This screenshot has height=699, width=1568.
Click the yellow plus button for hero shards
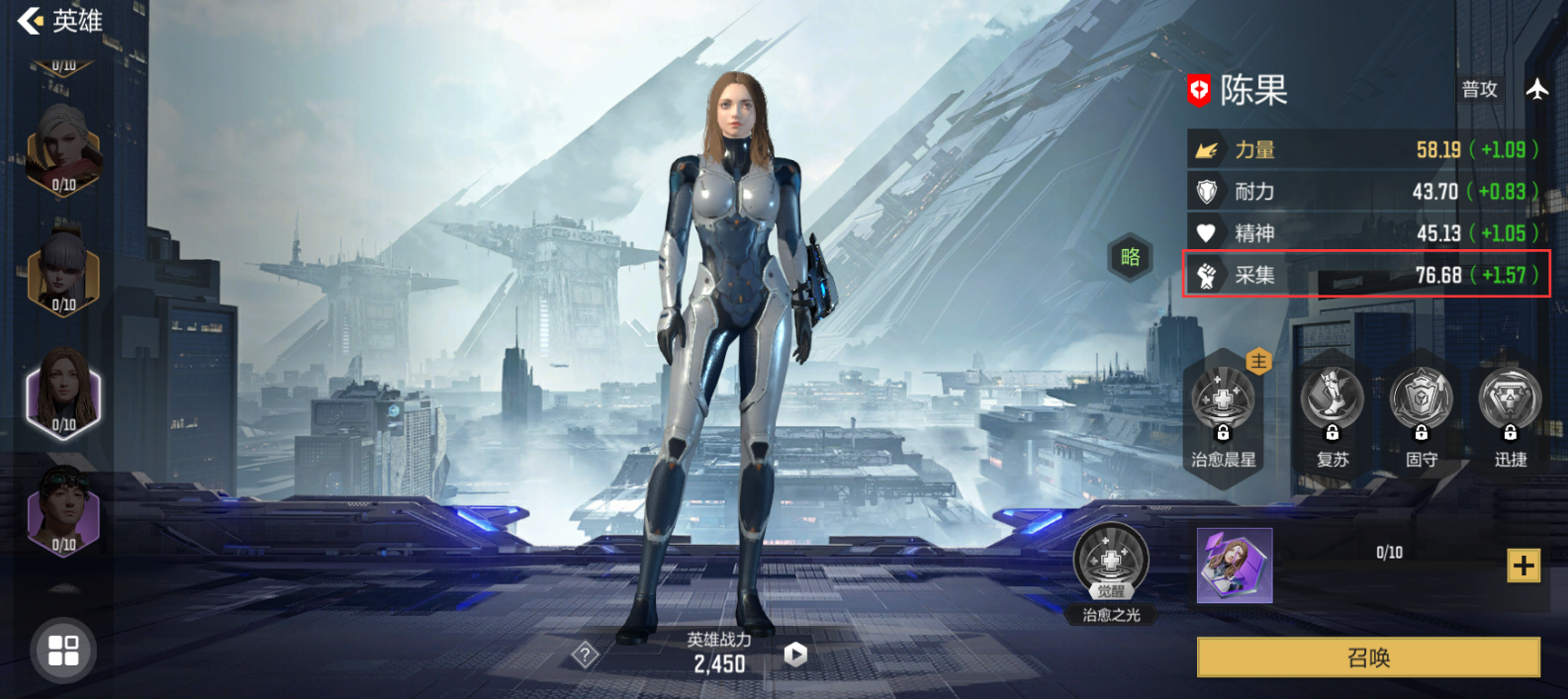(1522, 566)
